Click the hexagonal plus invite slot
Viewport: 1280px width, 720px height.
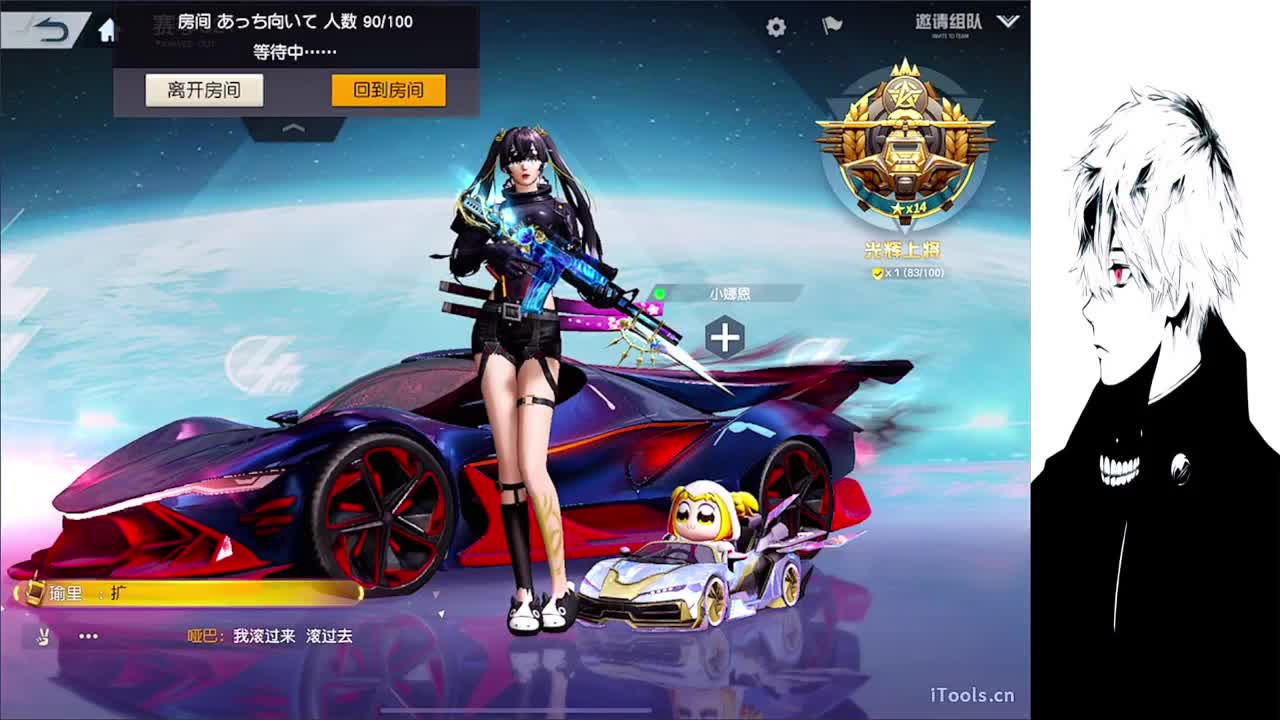pos(723,337)
